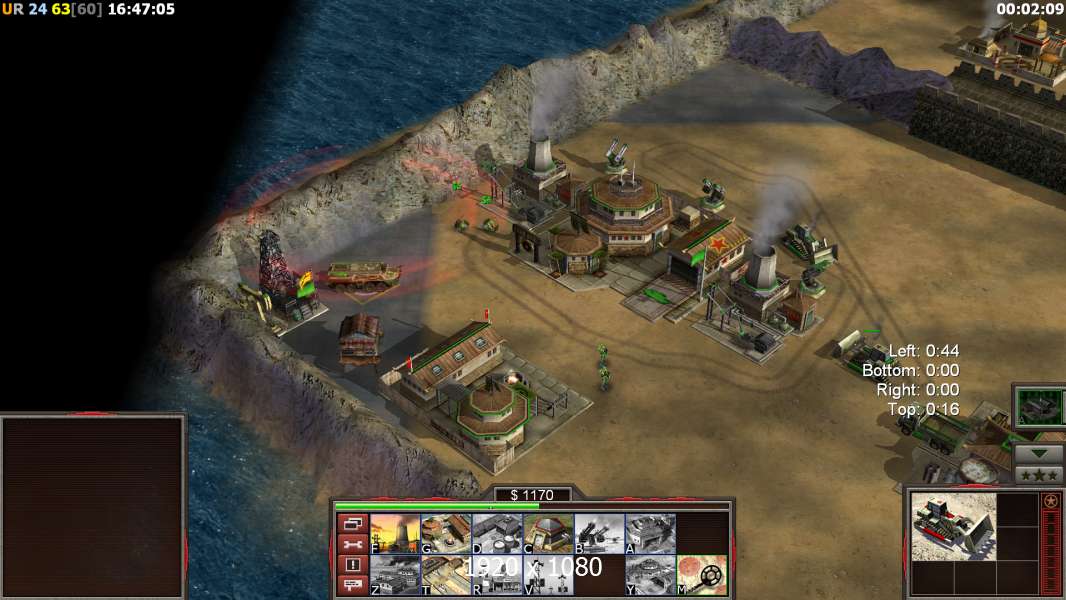Select the Airfield build icon (Z)
Image resolution: width=1066 pixels, height=600 pixels.
pos(395,575)
